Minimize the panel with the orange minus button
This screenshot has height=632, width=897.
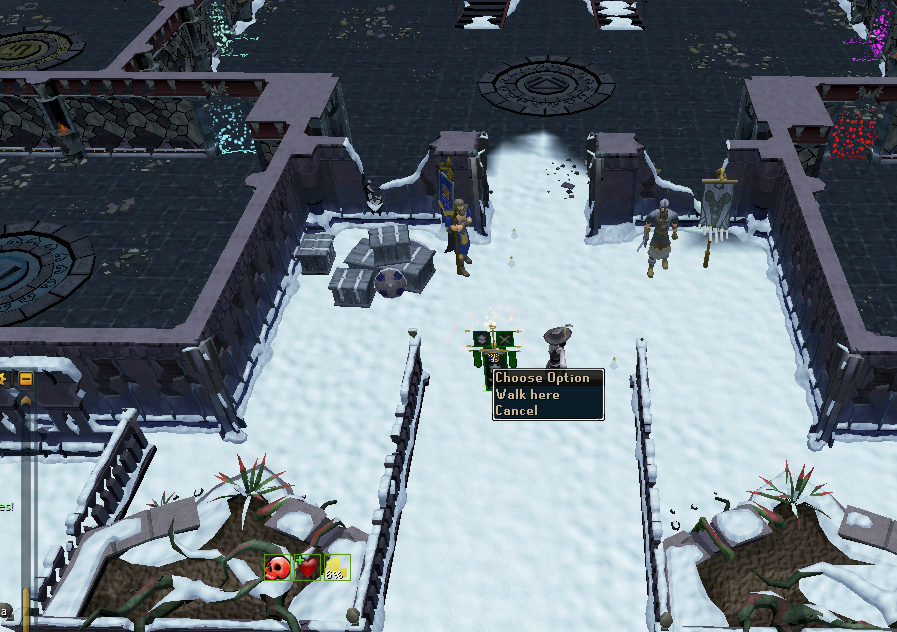tap(26, 379)
